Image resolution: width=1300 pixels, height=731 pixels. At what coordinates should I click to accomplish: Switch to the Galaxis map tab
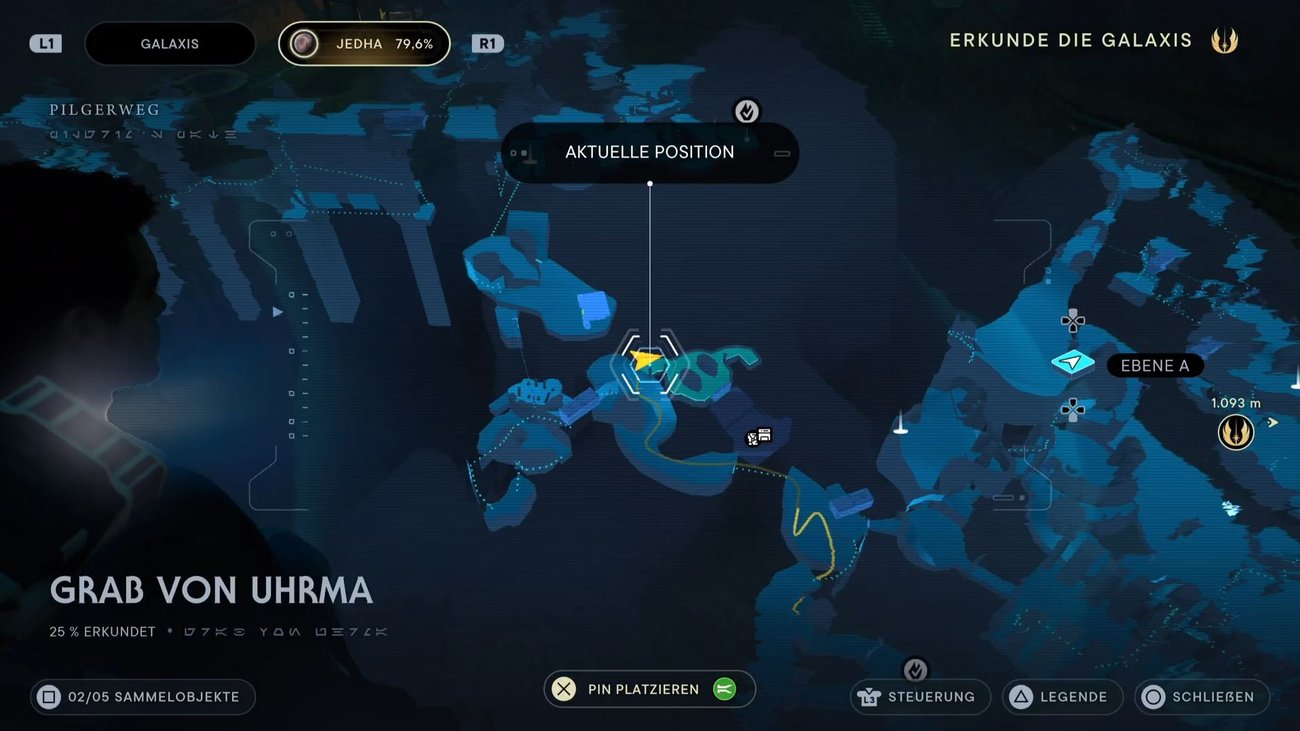[169, 44]
